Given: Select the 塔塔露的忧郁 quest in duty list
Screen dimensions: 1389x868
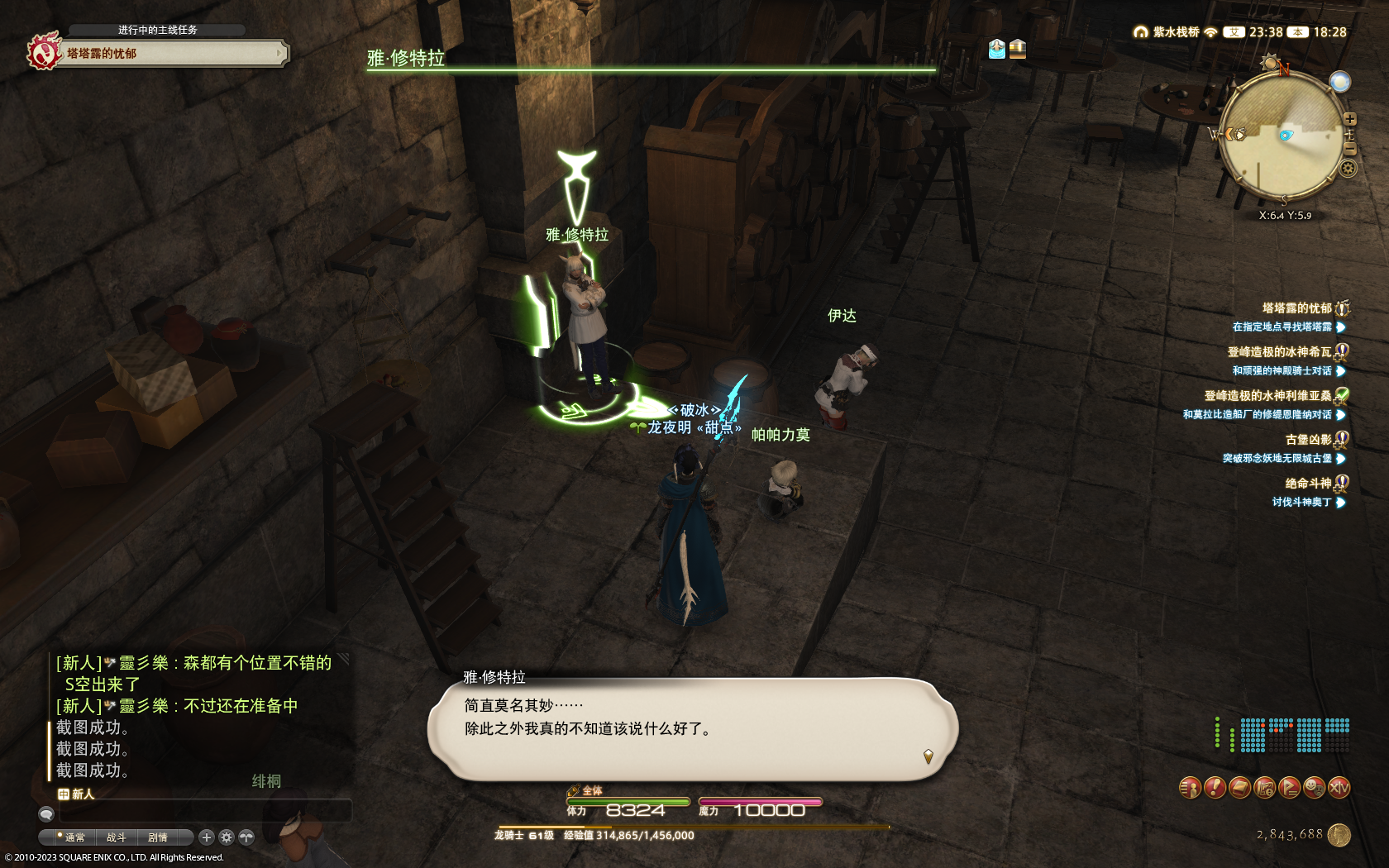Looking at the screenshot, I should pyautogui.click(x=1296, y=308).
